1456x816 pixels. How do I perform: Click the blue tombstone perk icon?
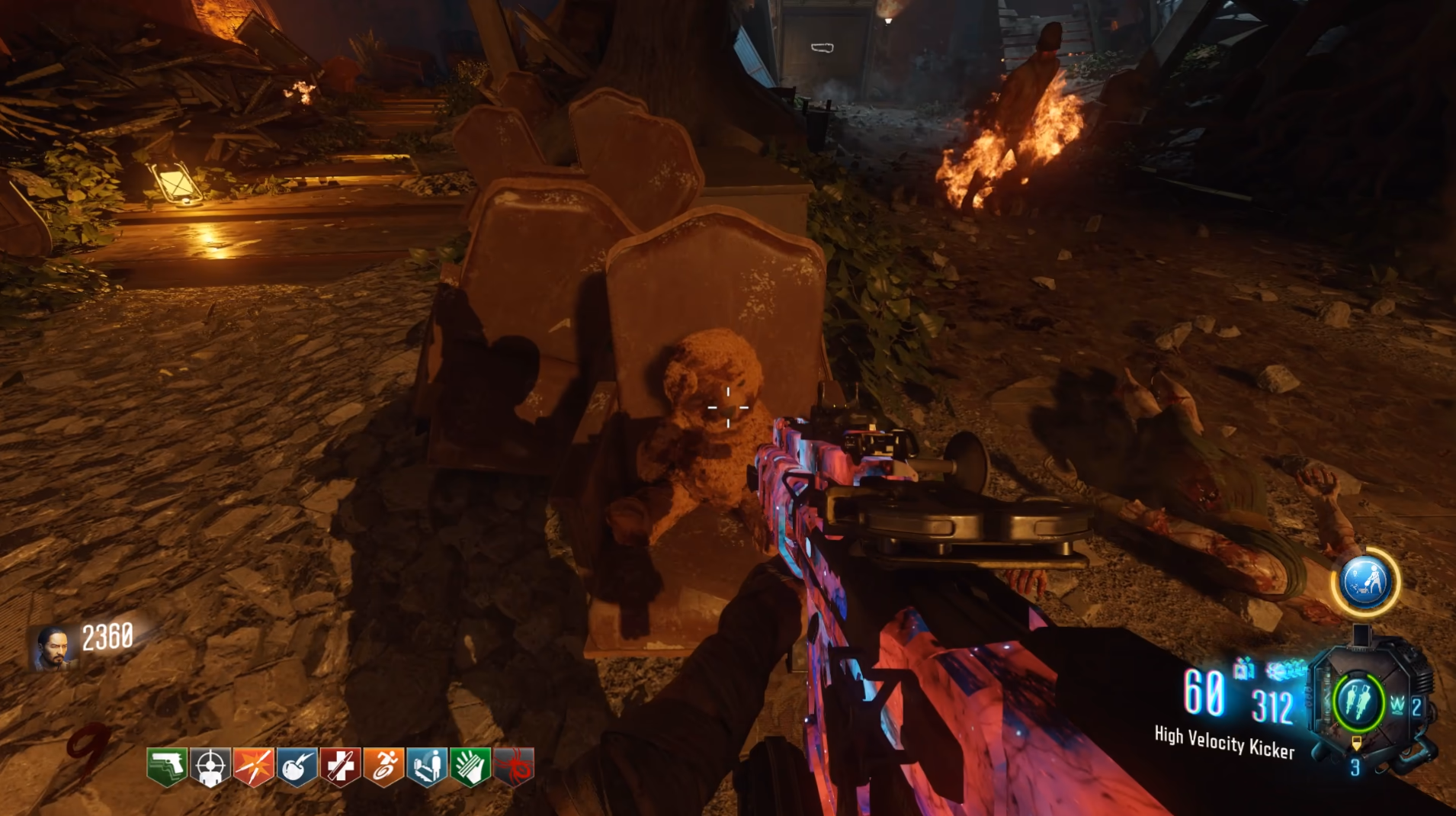427,766
